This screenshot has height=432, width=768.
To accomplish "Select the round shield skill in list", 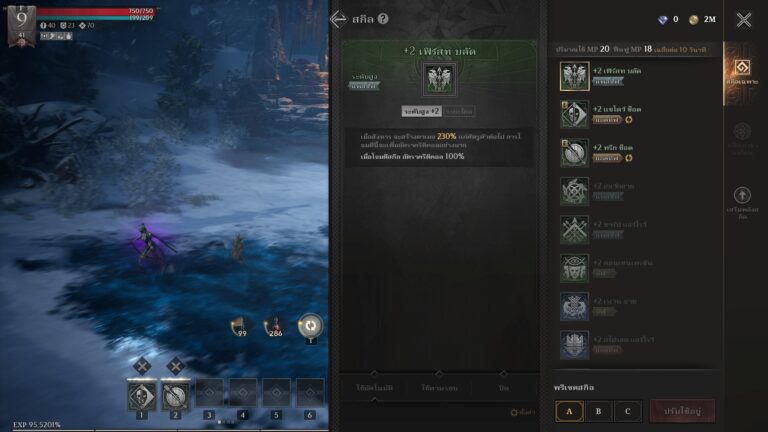I will tap(574, 151).
